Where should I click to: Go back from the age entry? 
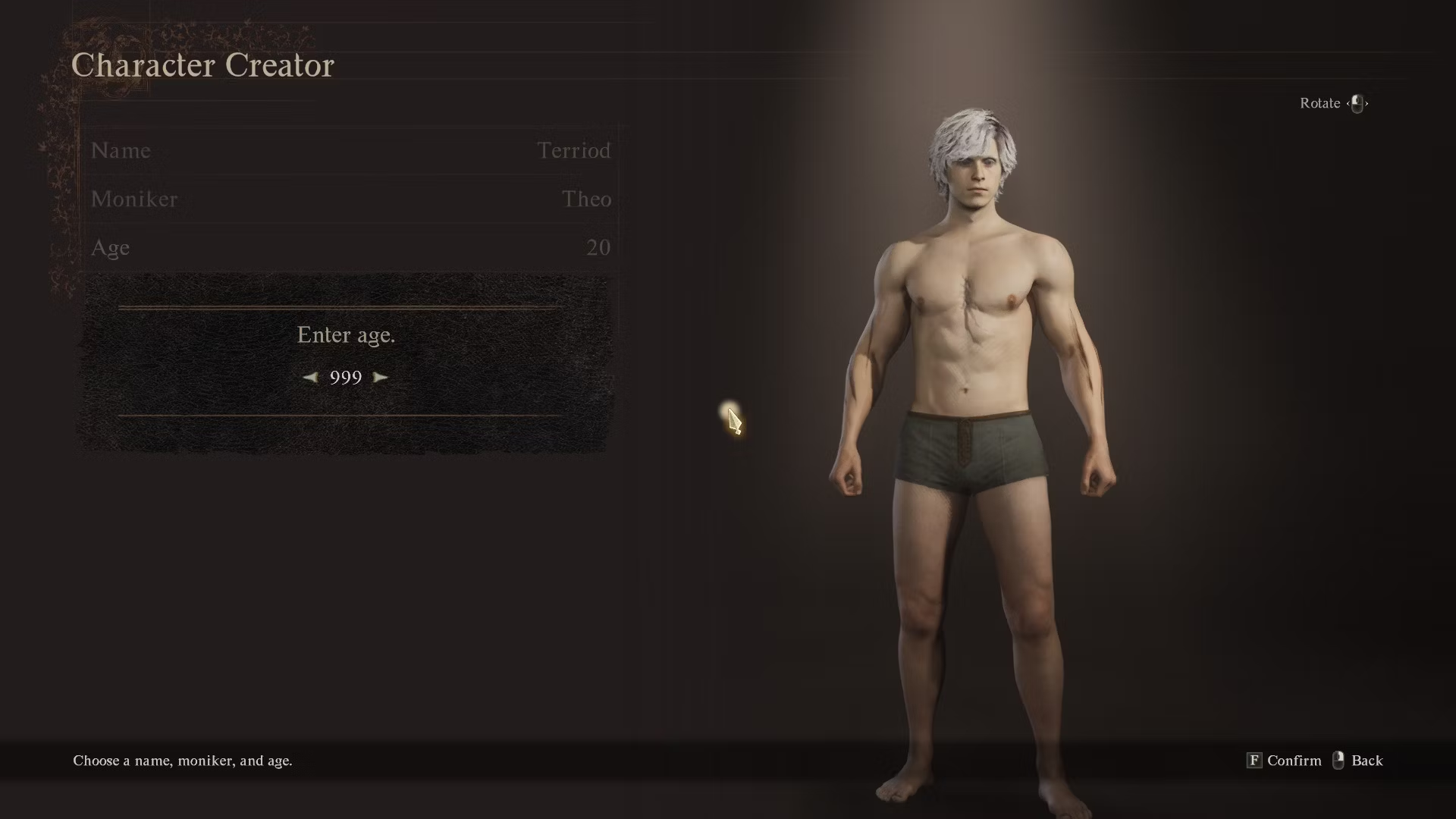coord(1357,761)
